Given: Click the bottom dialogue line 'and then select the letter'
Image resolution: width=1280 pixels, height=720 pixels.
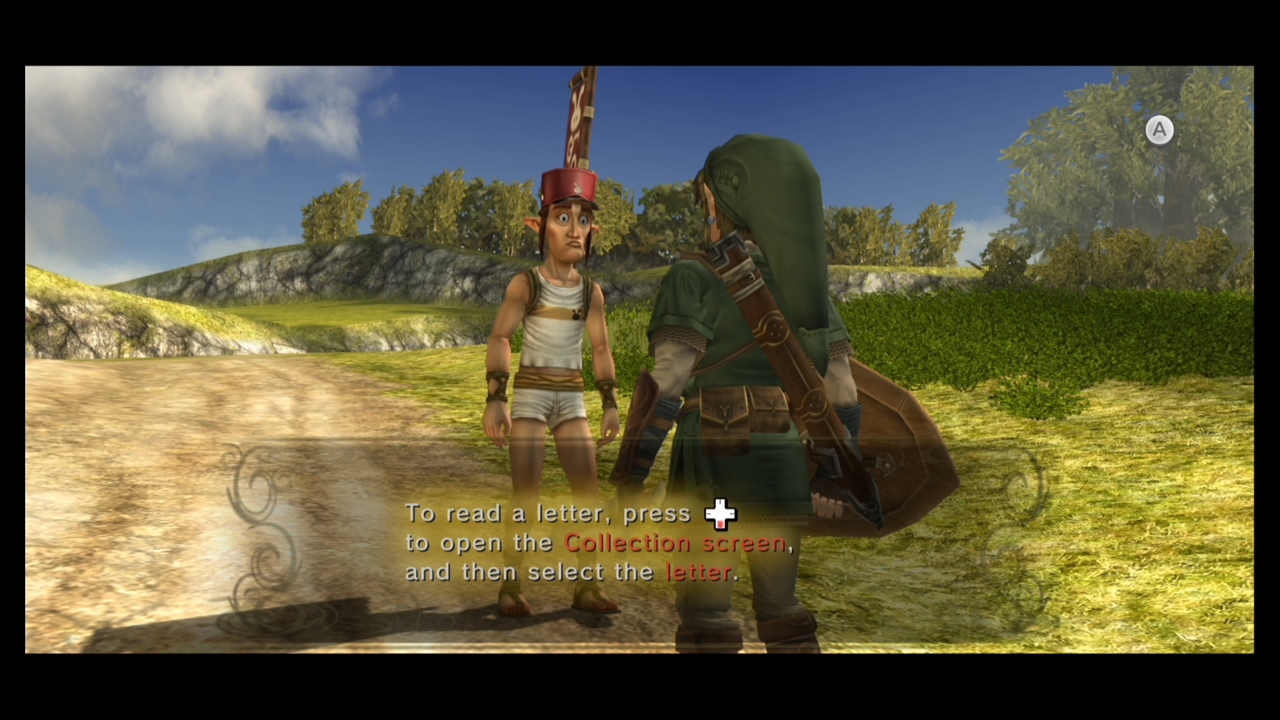Looking at the screenshot, I should tap(571, 572).
